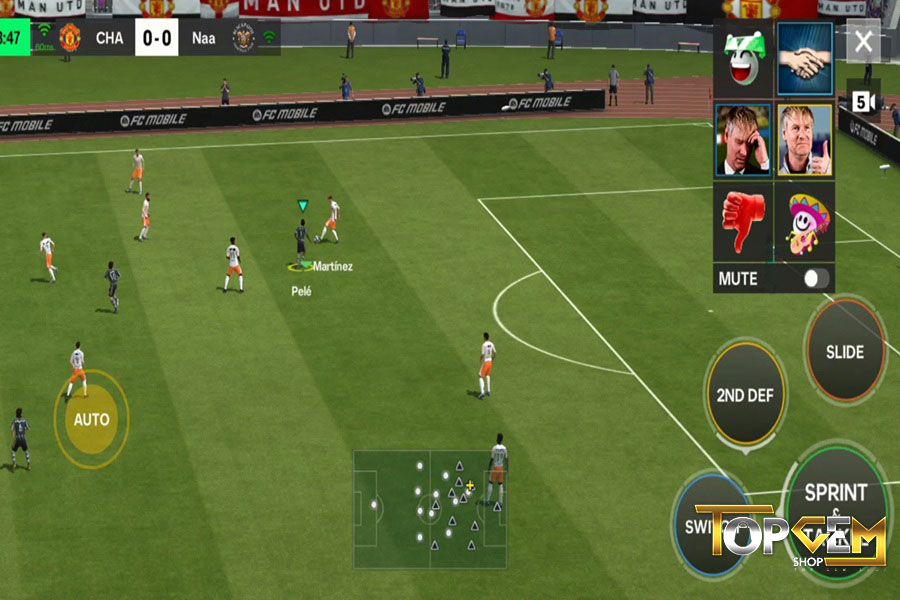Send the red thumbs-down emote

pyautogui.click(x=742, y=221)
